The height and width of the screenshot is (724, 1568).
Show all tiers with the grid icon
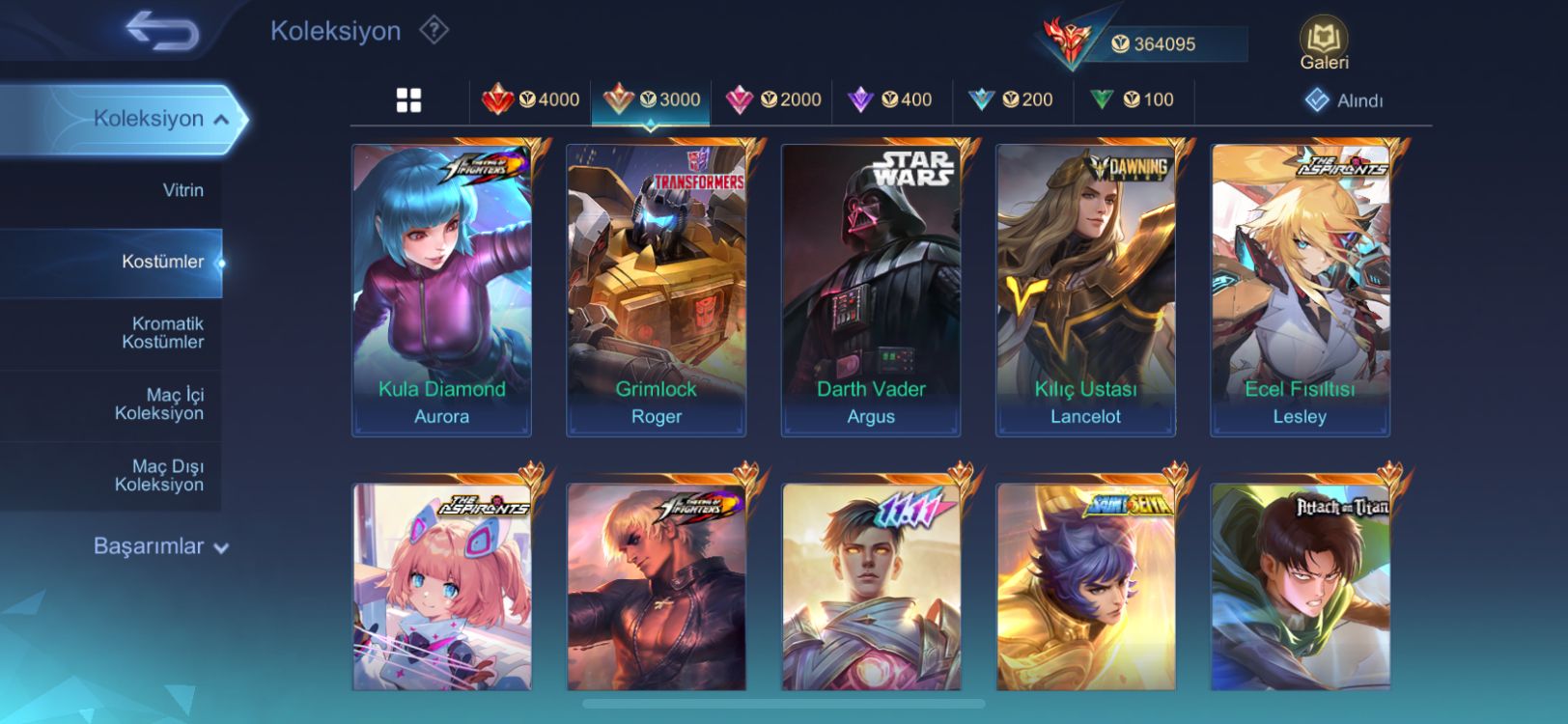coord(408,100)
